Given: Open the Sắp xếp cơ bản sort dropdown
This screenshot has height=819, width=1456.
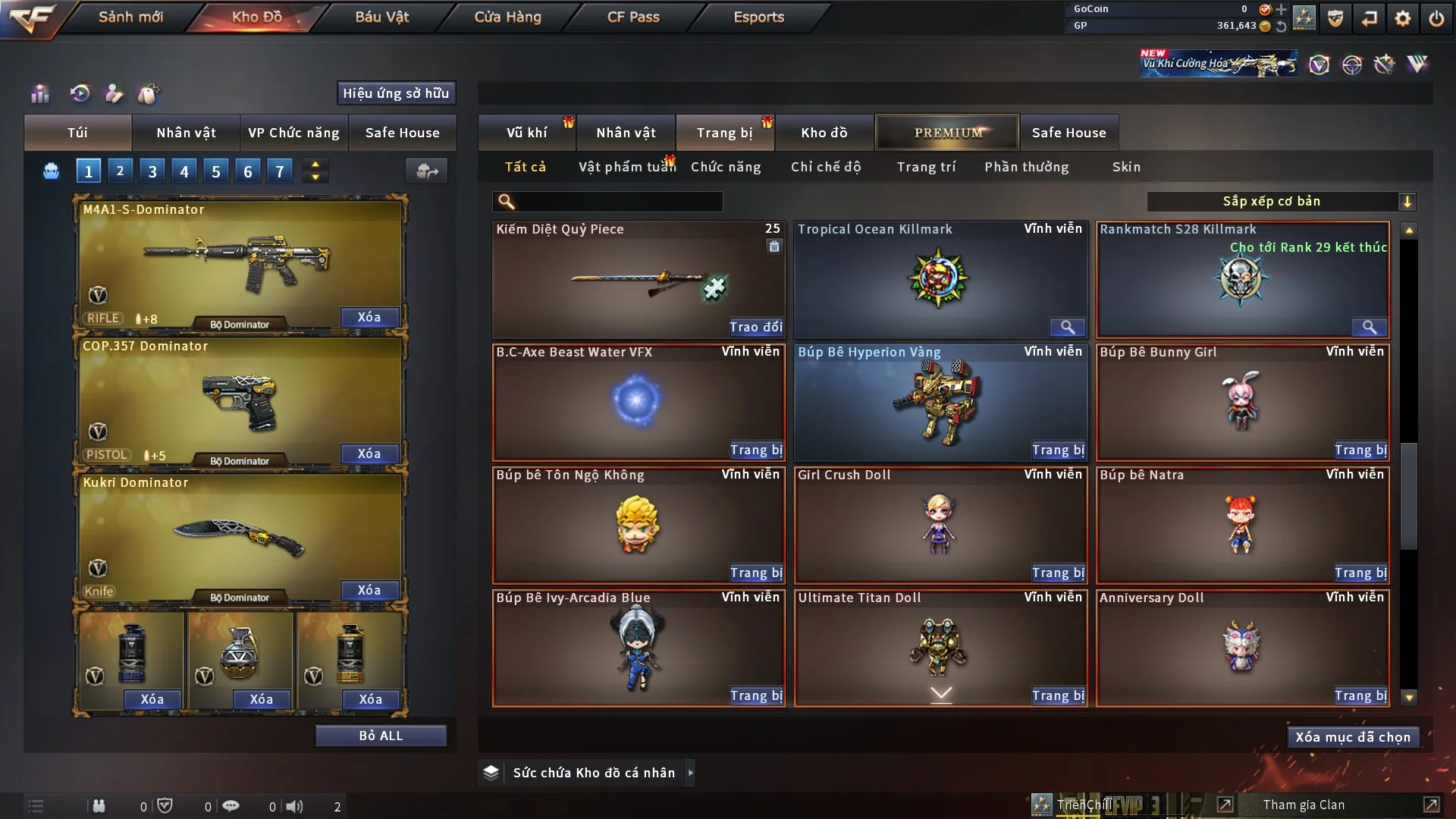Looking at the screenshot, I should (x=1281, y=201).
